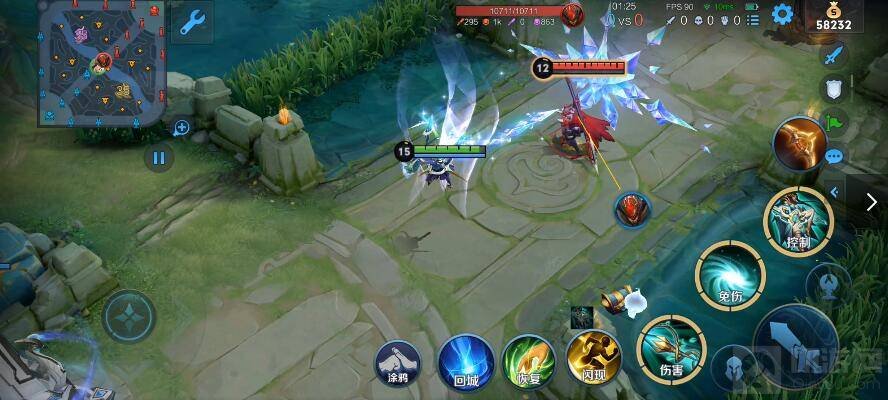Cast the 免伤 damage-immunity skill
888x400 pixels.
[x=730, y=273]
